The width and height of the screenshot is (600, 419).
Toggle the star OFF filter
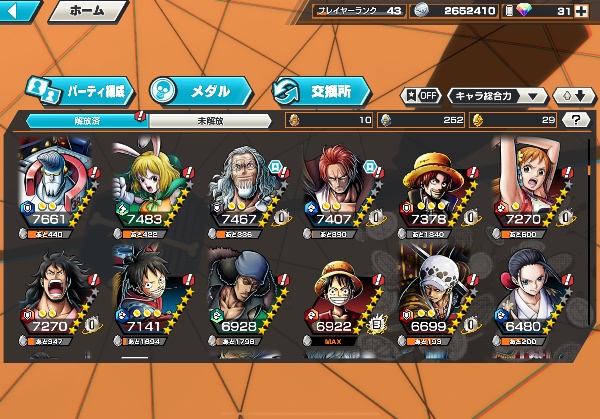(x=421, y=96)
